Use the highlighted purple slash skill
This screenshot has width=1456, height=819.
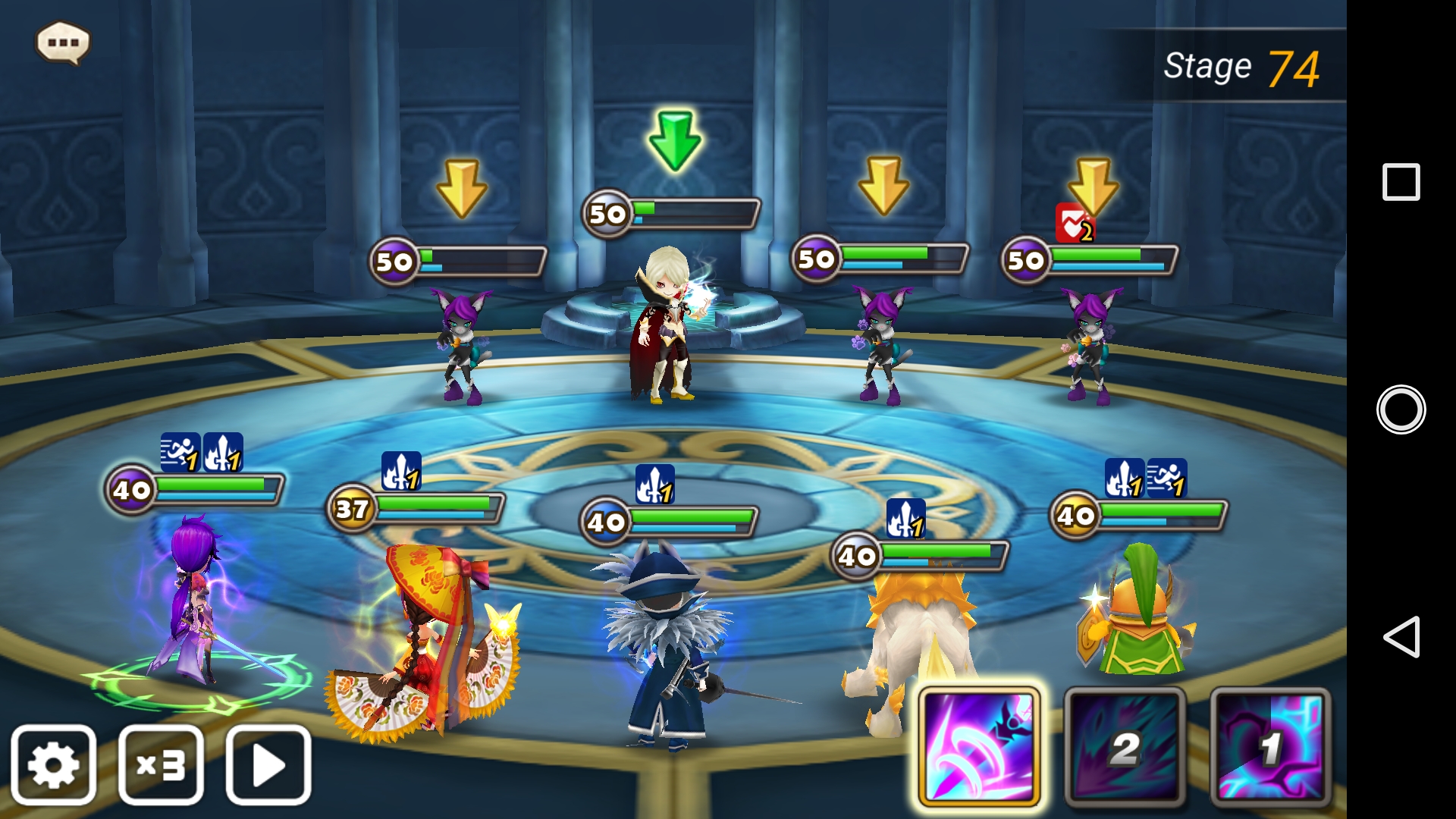[979, 747]
